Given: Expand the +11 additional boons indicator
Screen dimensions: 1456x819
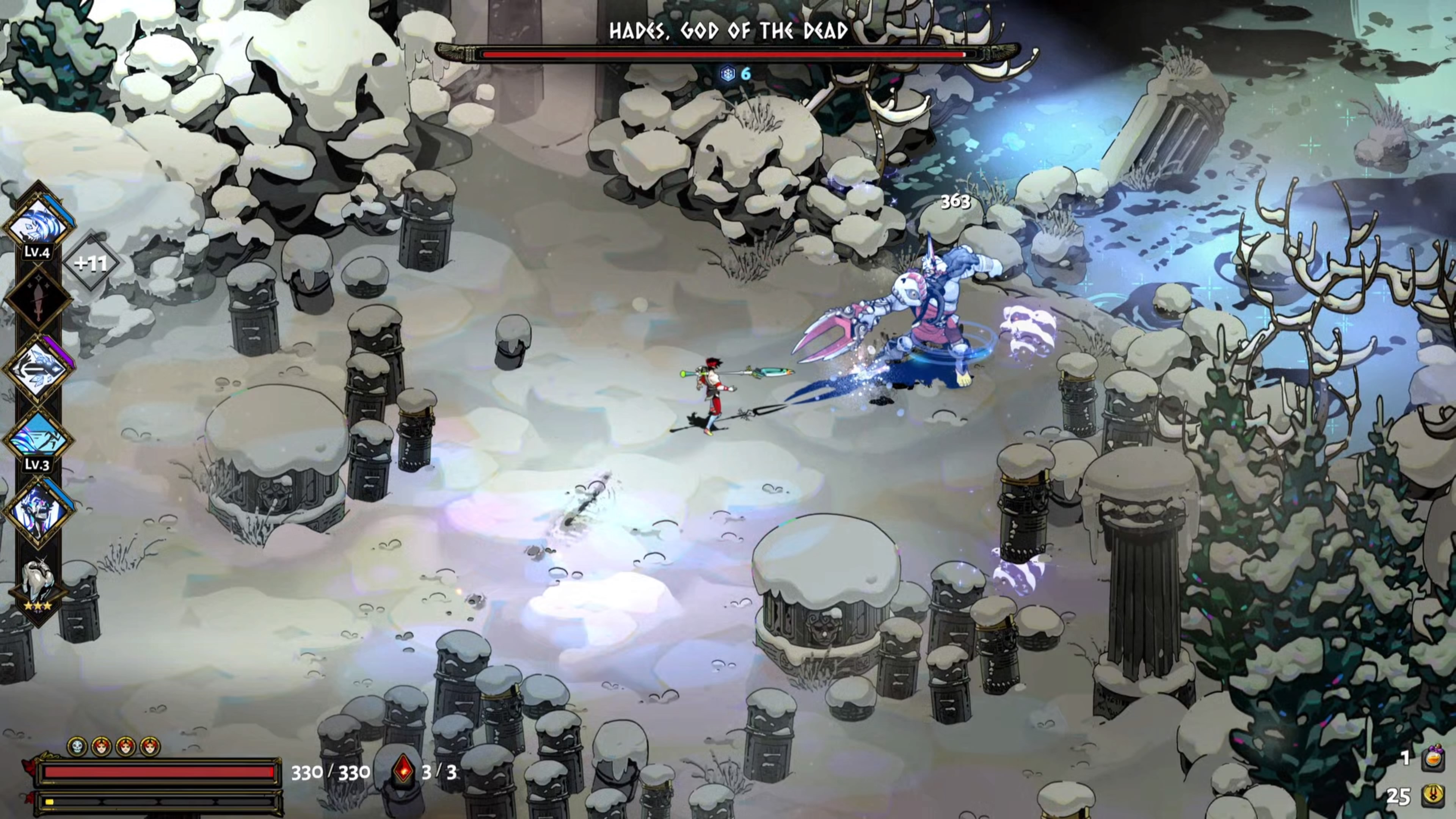Looking at the screenshot, I should coord(91,264).
